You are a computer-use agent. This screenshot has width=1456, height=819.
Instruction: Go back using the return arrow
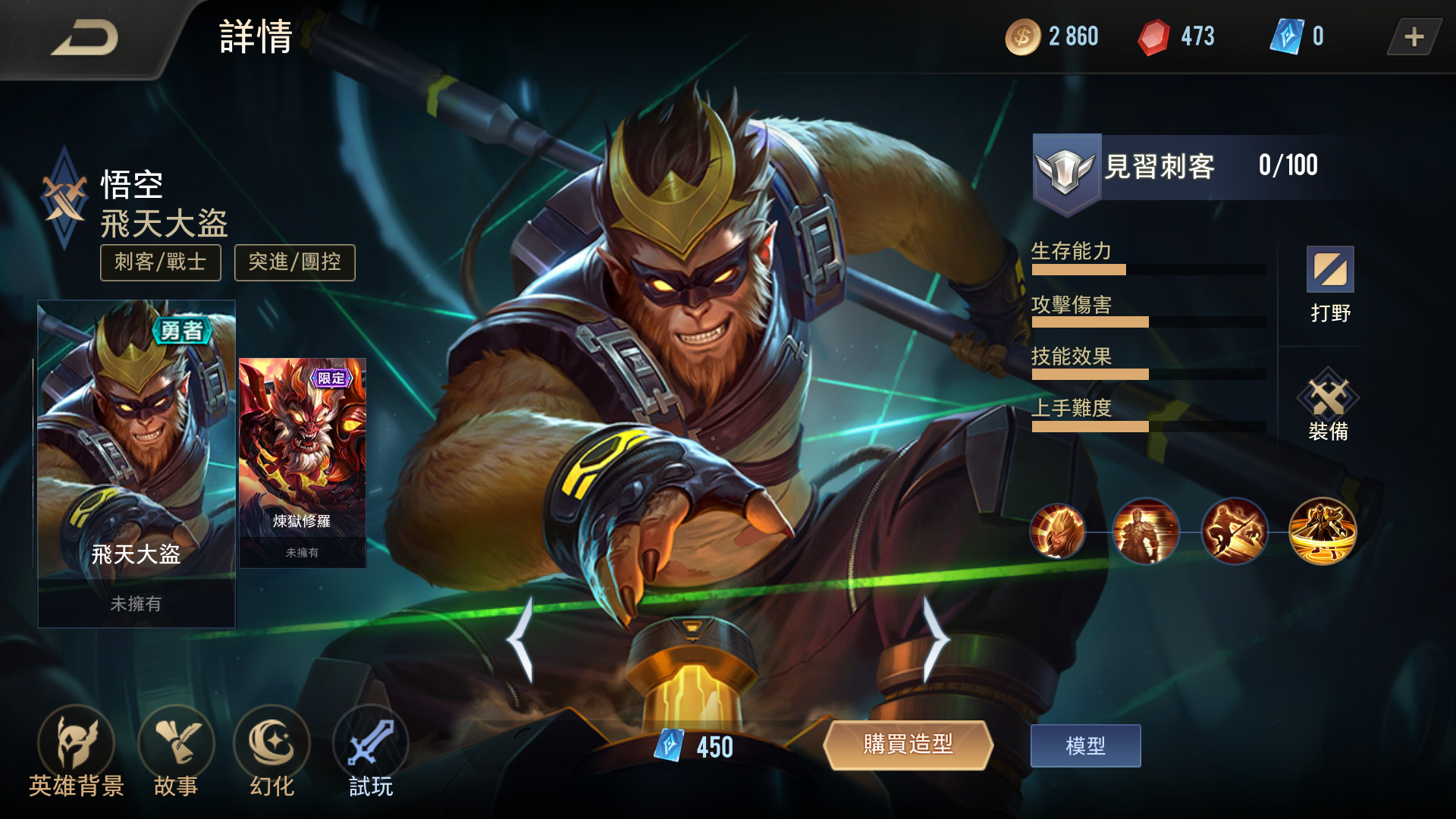click(x=85, y=38)
